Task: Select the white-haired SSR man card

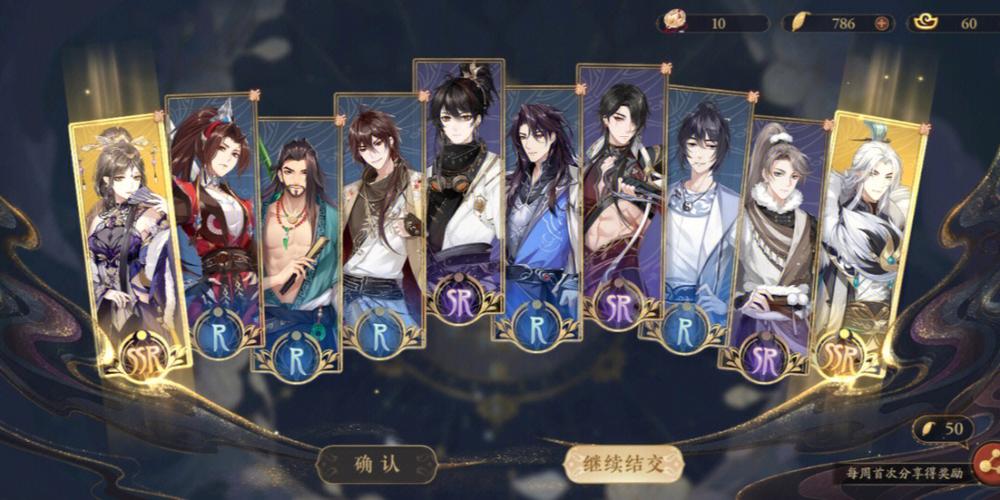Action: (872, 240)
